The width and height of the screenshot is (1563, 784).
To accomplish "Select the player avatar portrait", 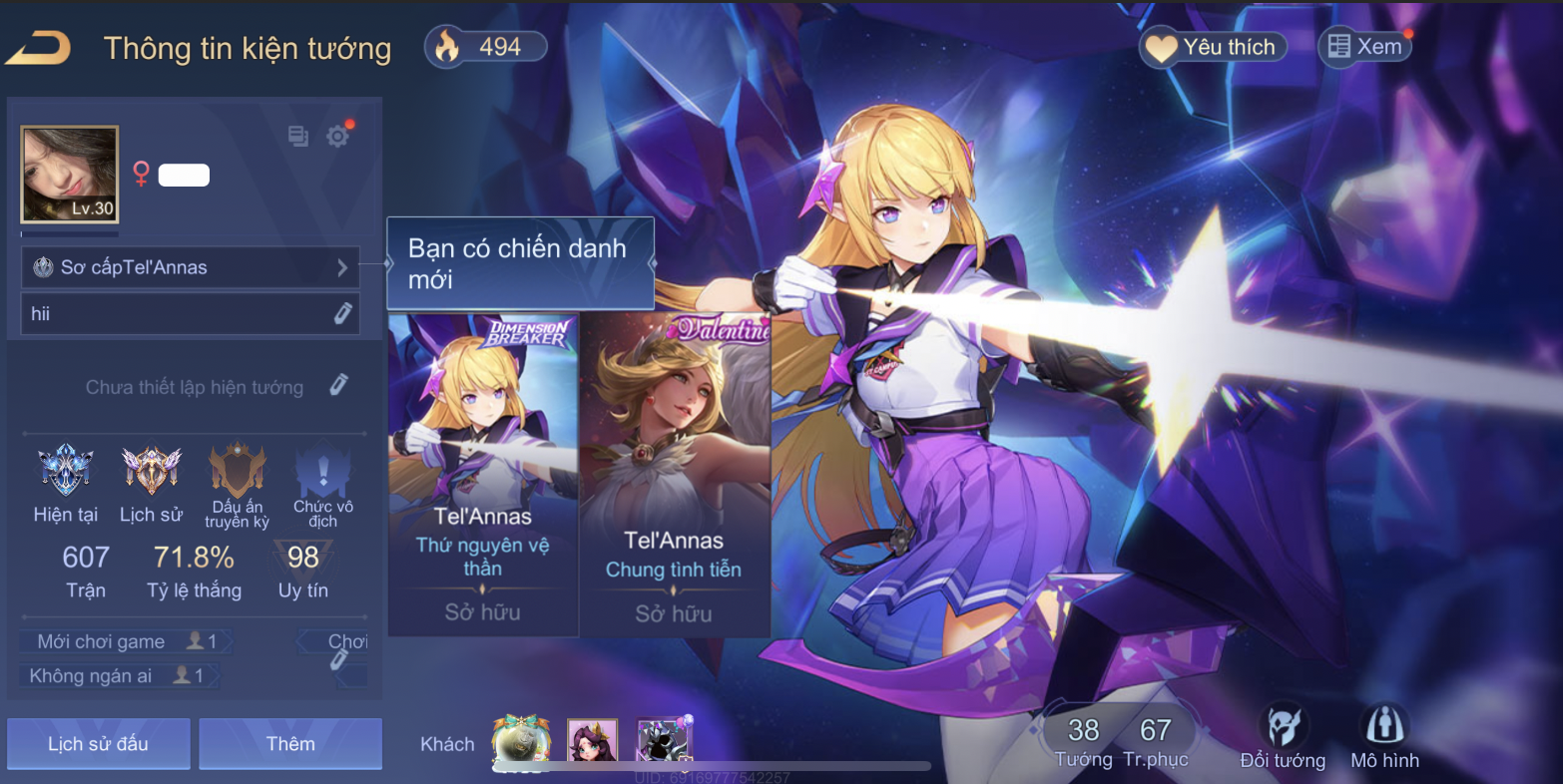I will [x=70, y=175].
